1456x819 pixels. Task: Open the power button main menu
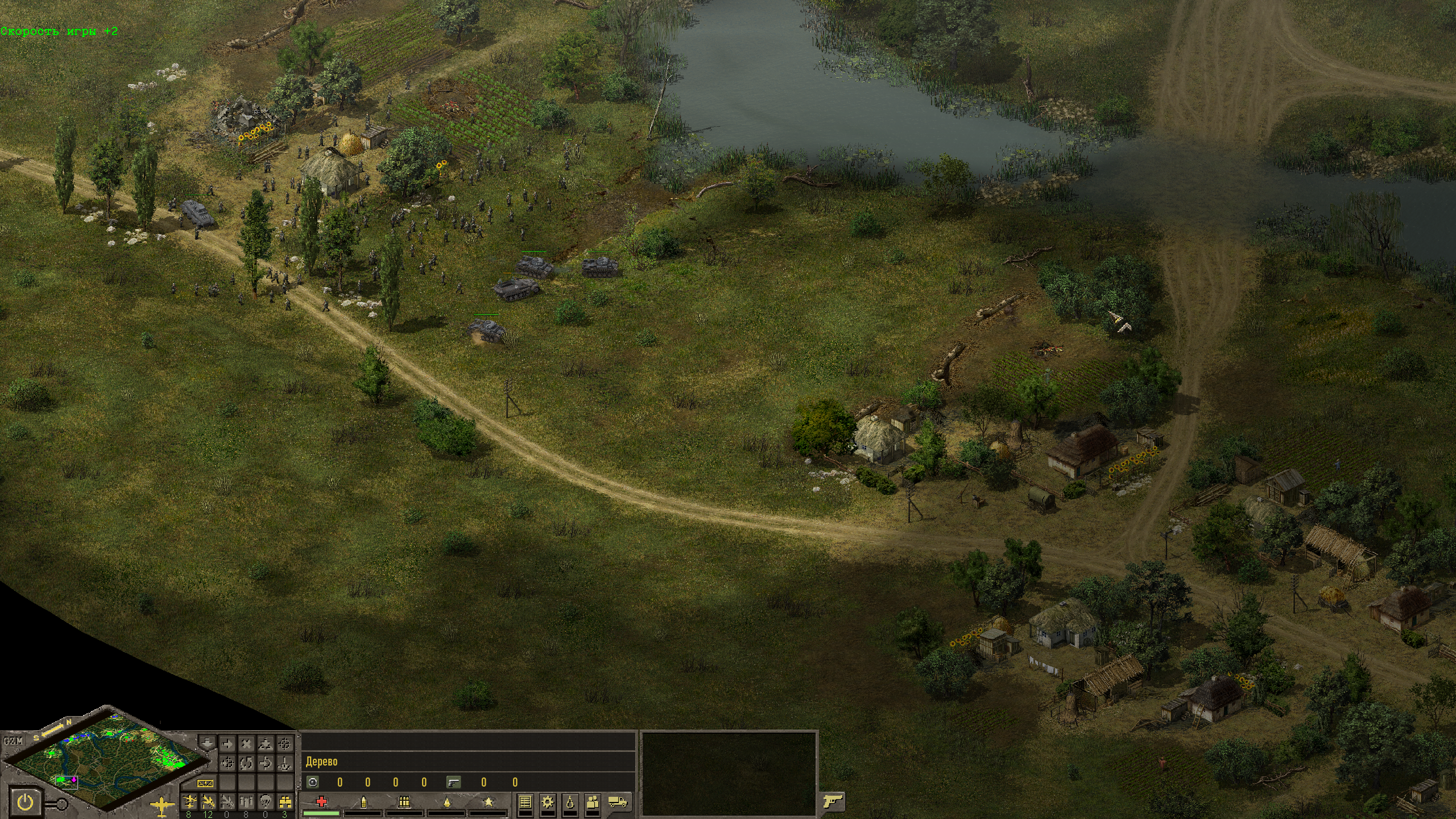[x=26, y=803]
